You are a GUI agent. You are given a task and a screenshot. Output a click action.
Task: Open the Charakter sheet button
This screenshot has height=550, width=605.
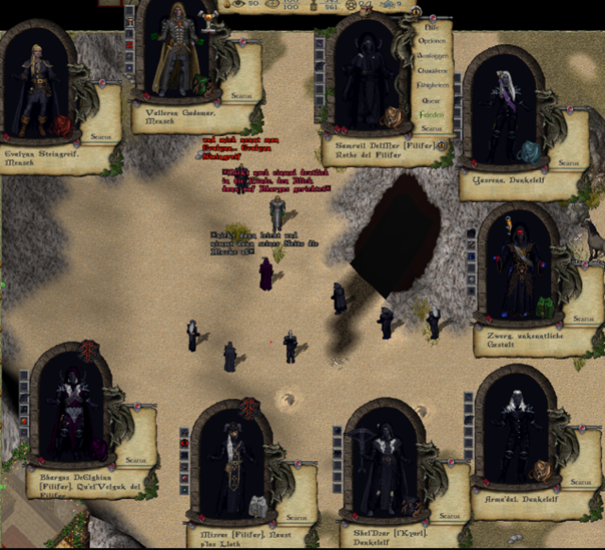[432, 71]
